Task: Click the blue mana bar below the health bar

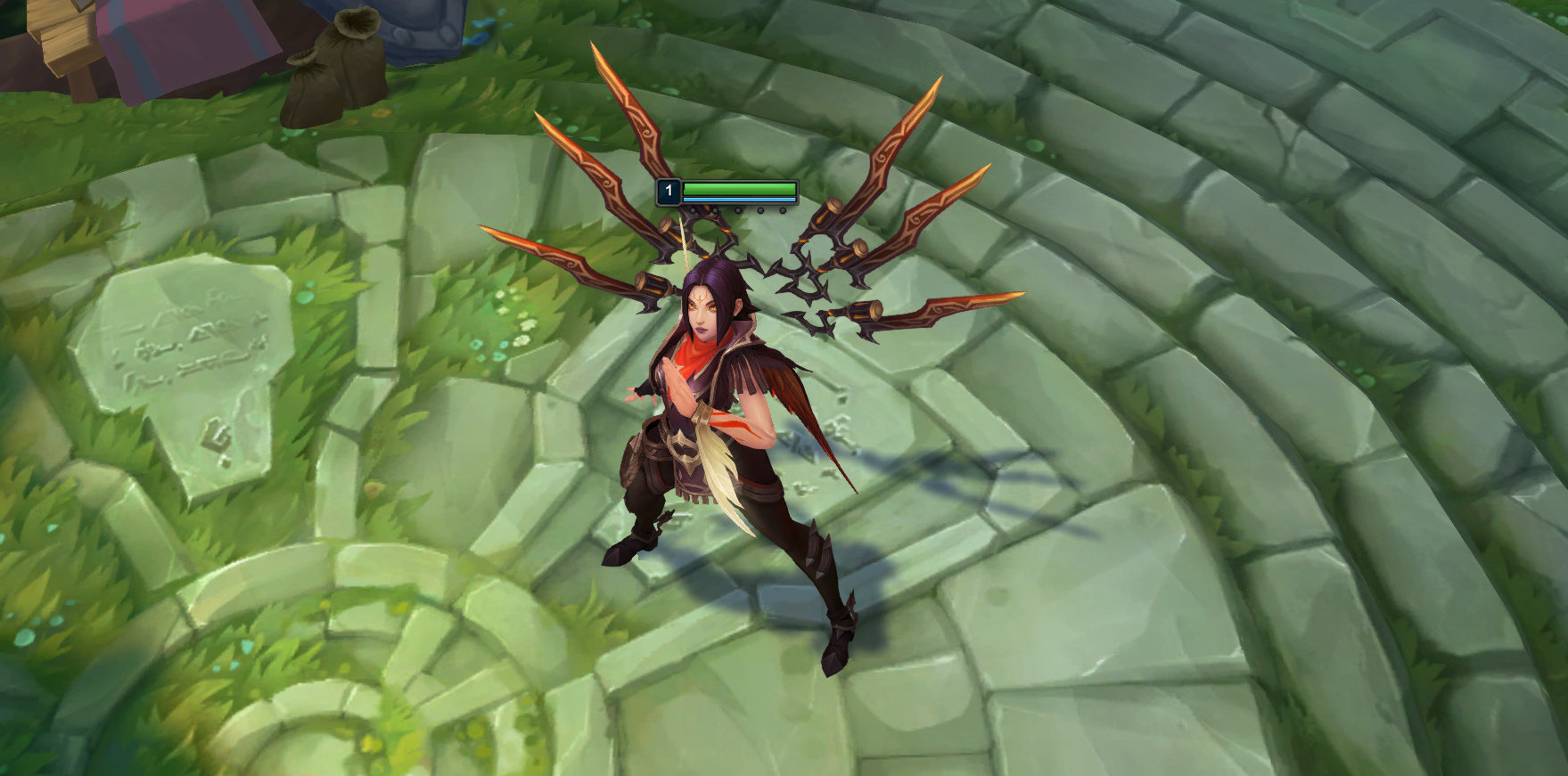Action: pyautogui.click(x=740, y=200)
